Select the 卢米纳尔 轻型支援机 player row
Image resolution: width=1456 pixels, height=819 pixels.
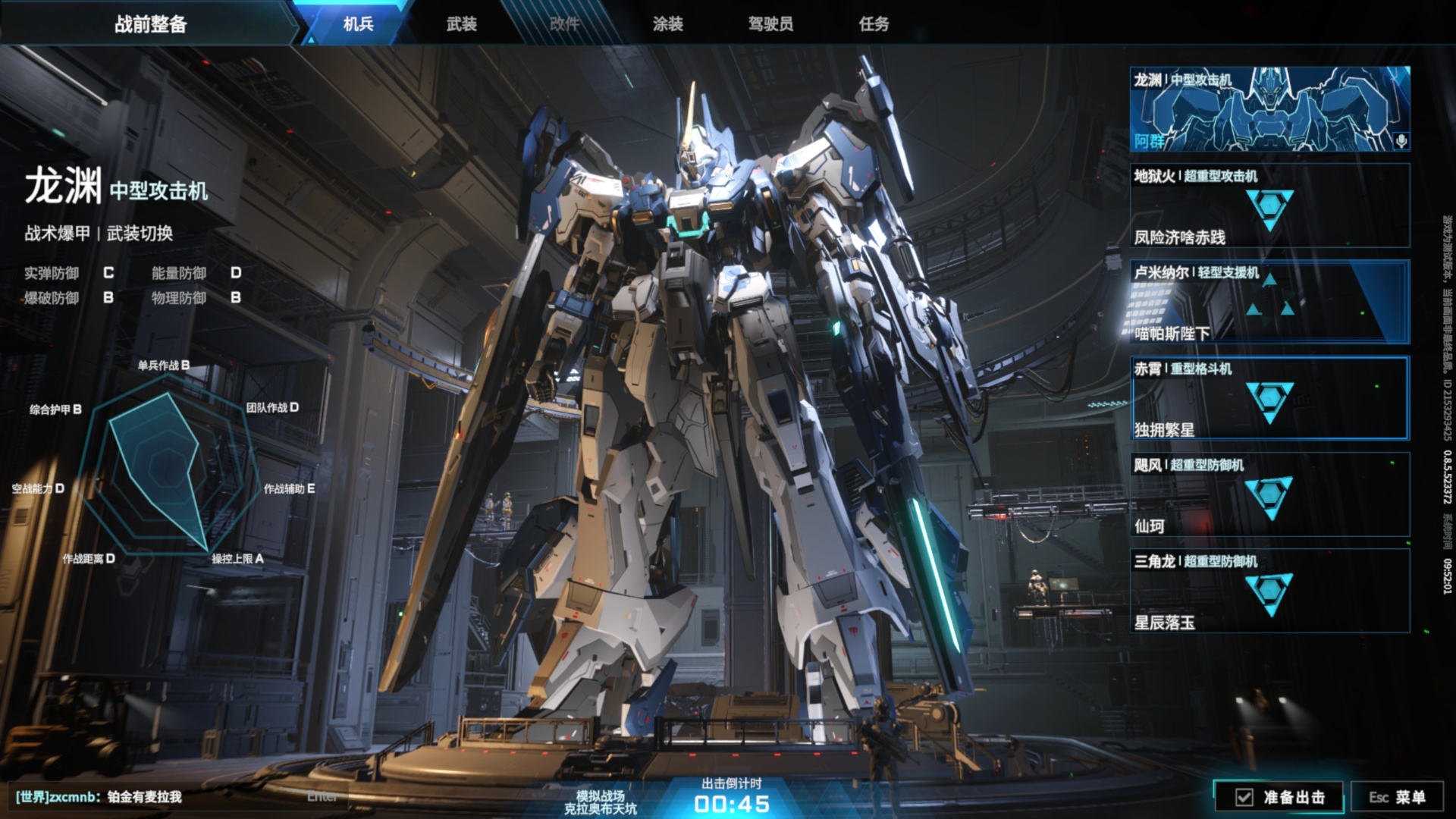(x=1269, y=302)
